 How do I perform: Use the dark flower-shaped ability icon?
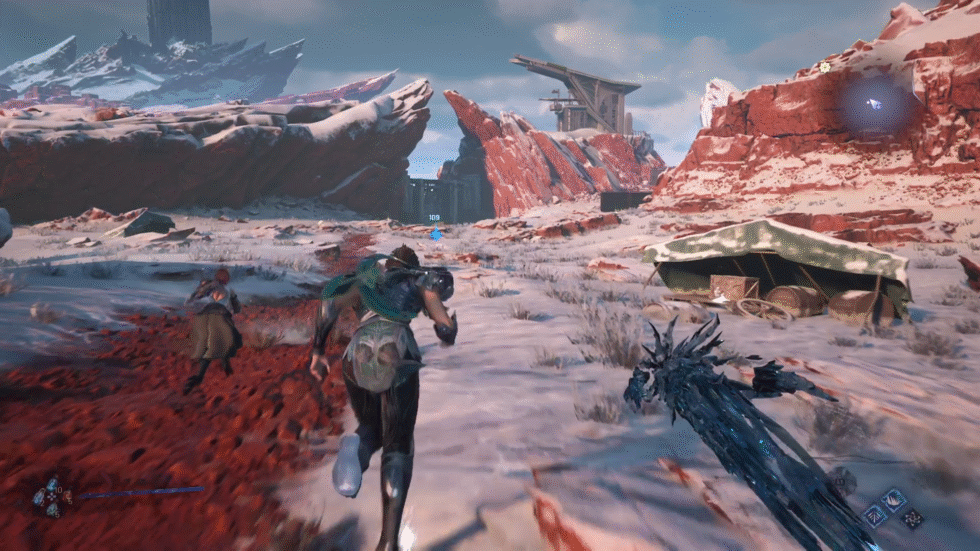[x=910, y=518]
